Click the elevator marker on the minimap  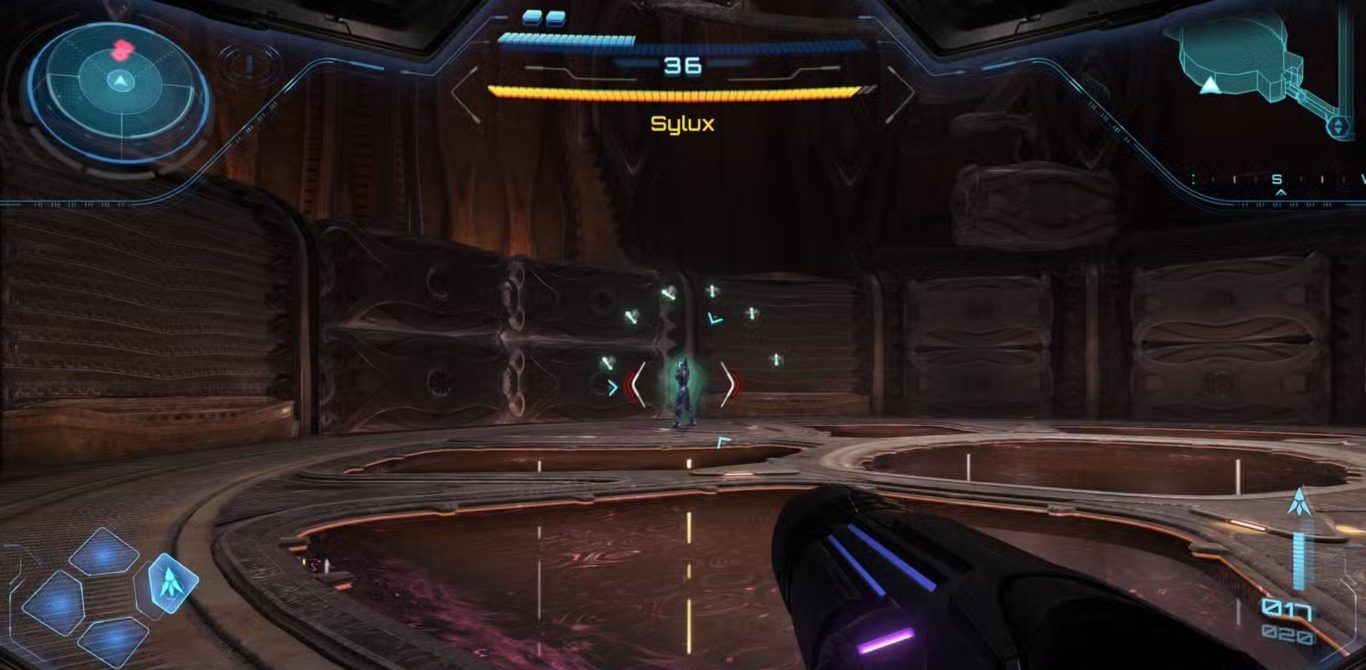tap(1339, 127)
